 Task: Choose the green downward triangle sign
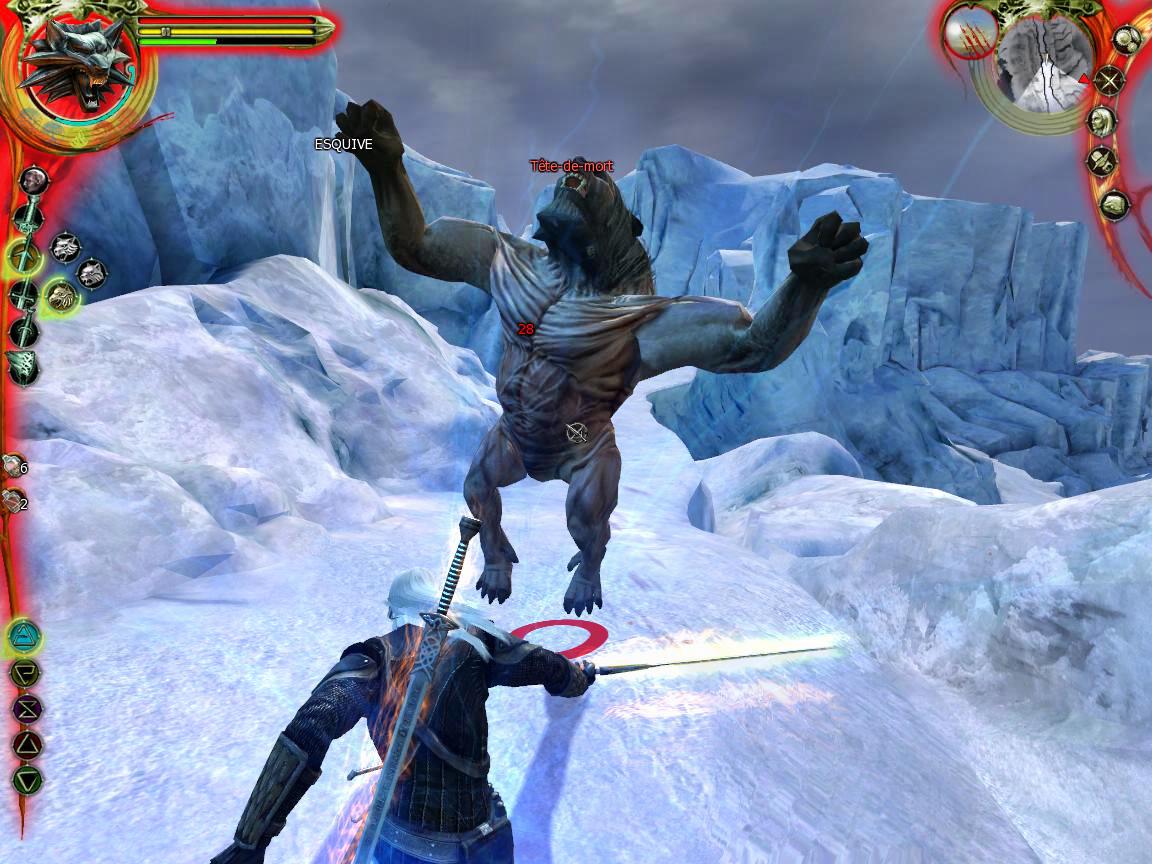(x=26, y=779)
